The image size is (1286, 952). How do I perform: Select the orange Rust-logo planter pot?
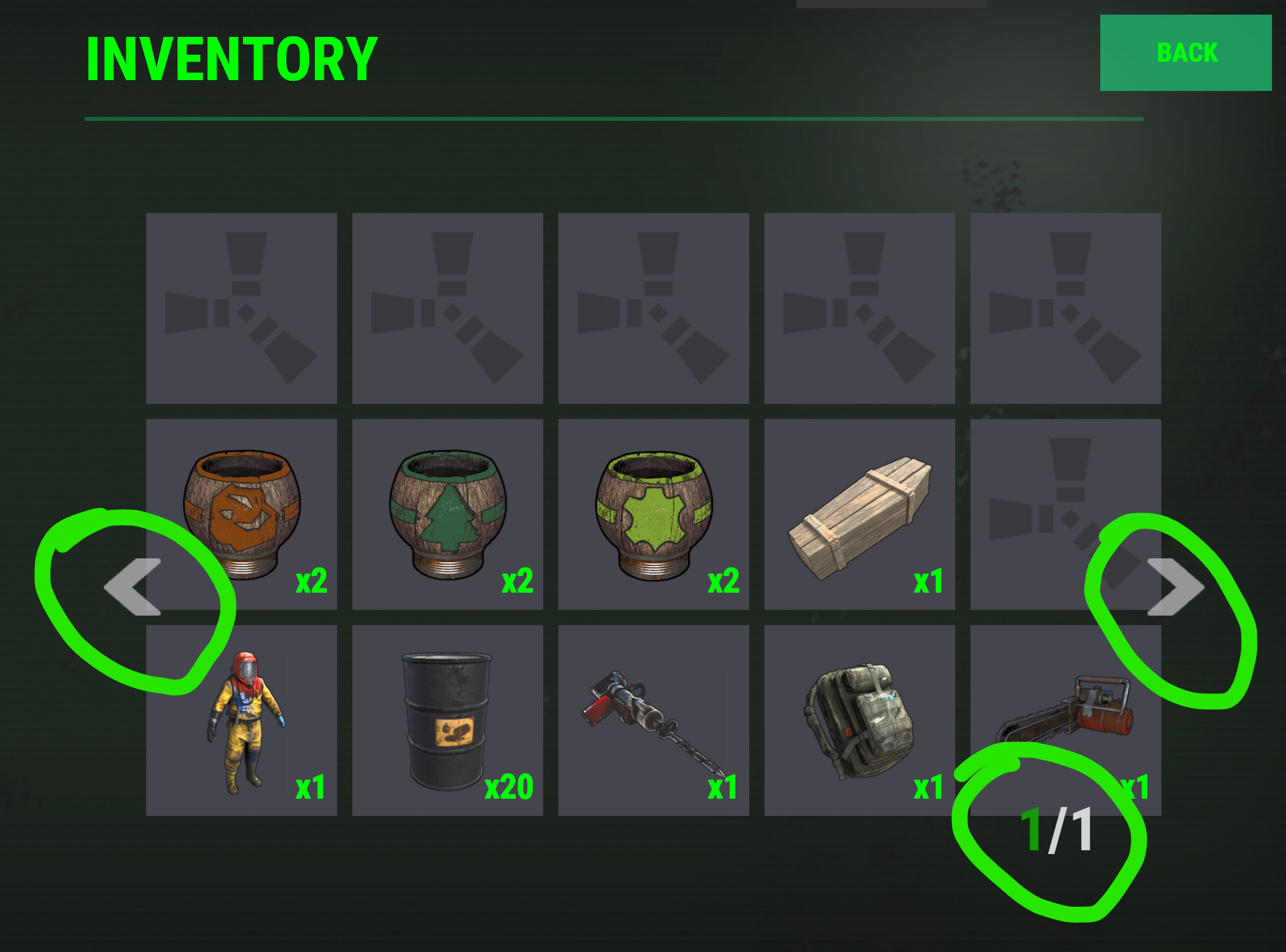click(242, 514)
